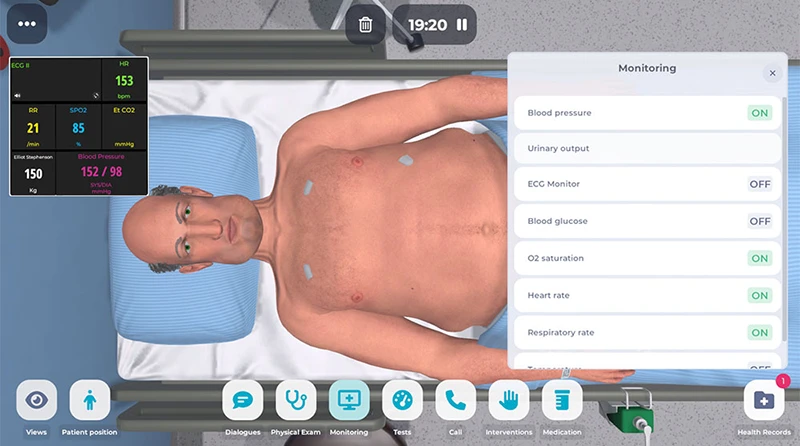Viewport: 800px width, 446px height.
Task: Click the trash can icon button
Action: click(x=366, y=24)
